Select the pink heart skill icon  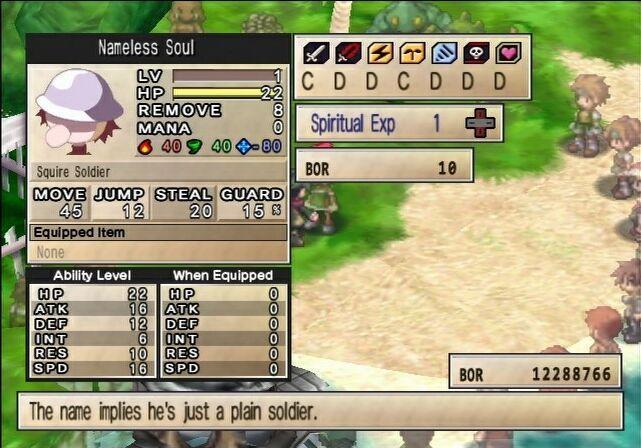508,53
